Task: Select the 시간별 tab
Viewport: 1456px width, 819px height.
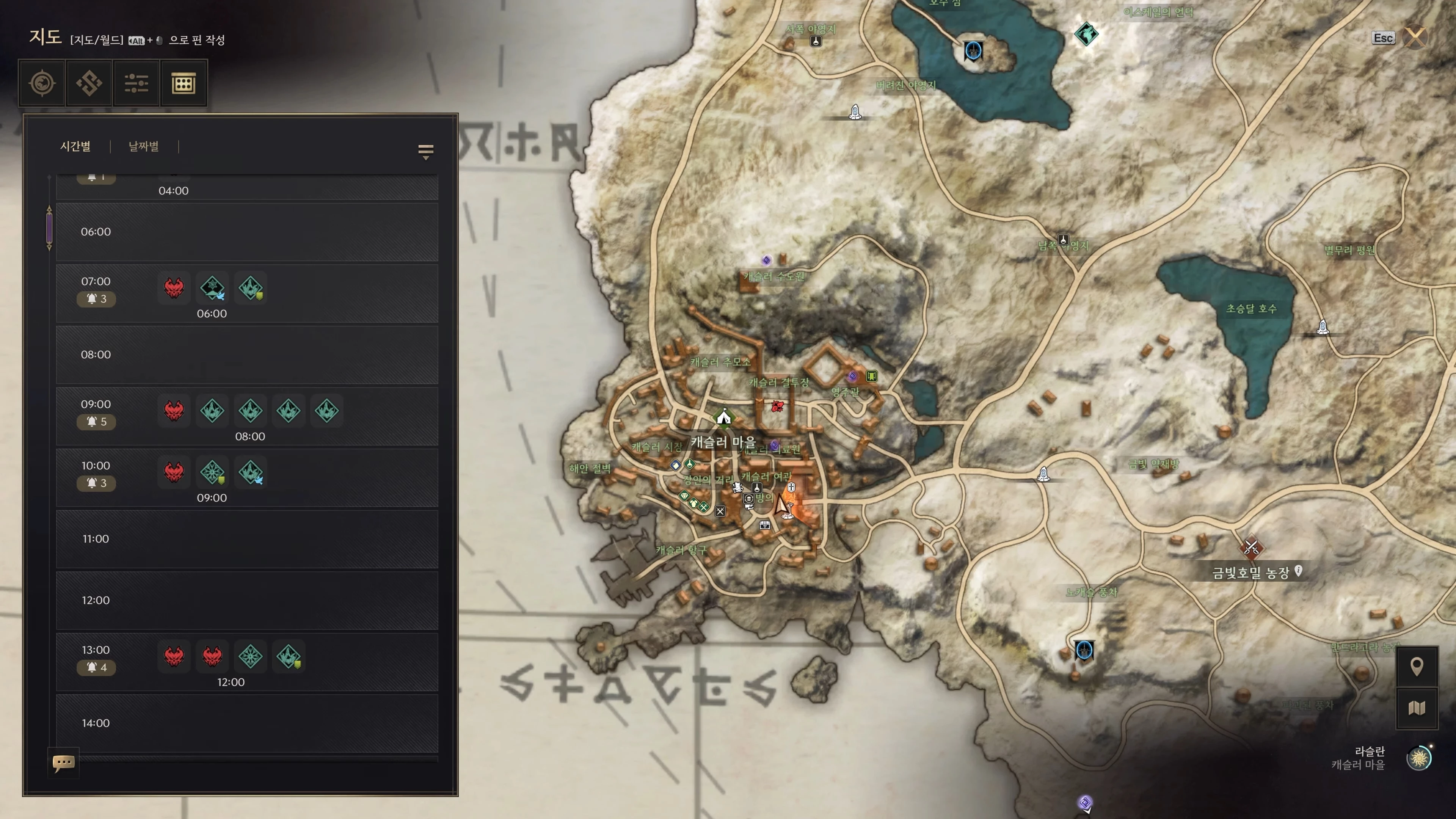Action: (75, 146)
